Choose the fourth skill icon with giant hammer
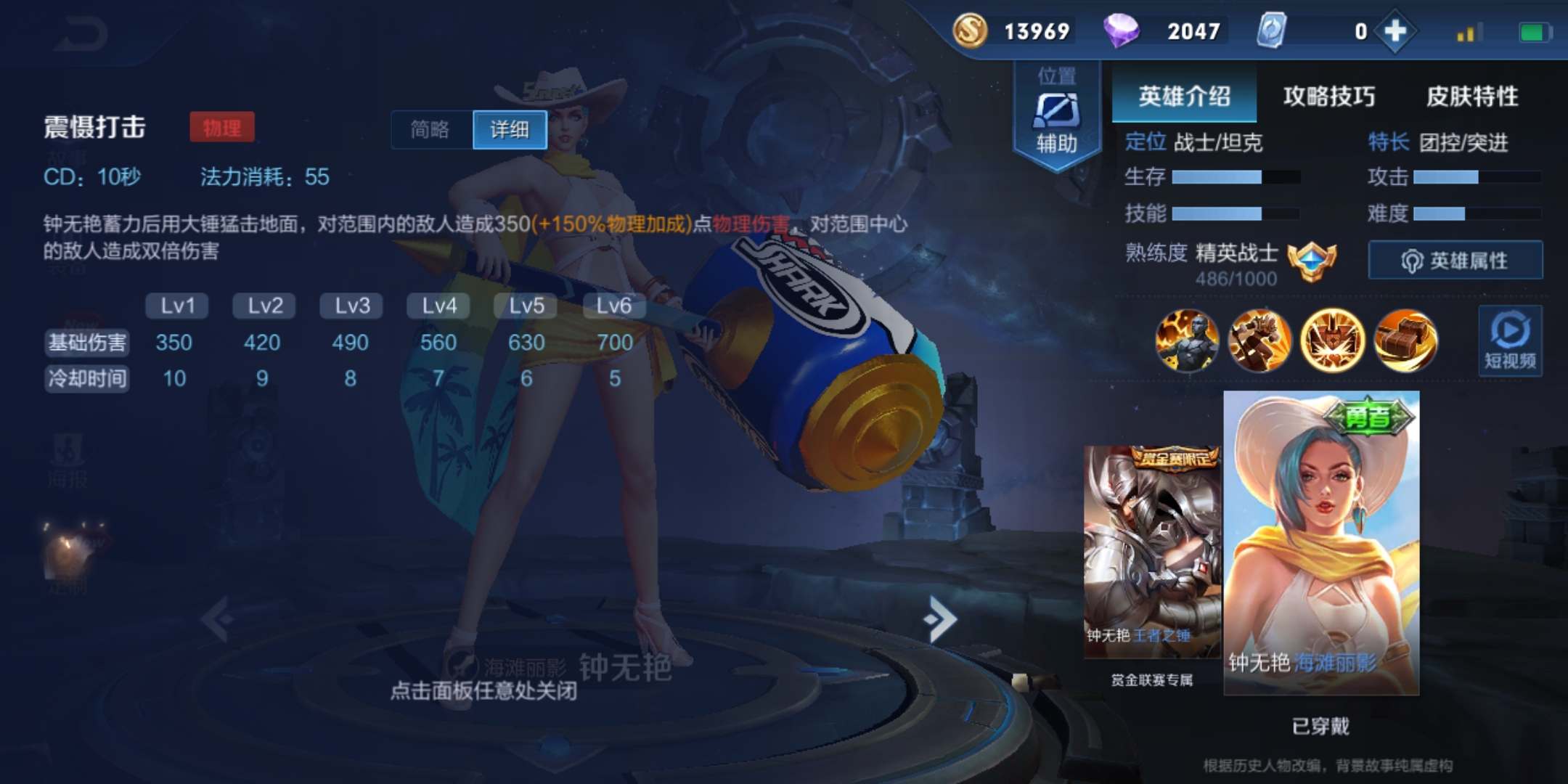Viewport: 1568px width, 784px height. tap(1405, 340)
